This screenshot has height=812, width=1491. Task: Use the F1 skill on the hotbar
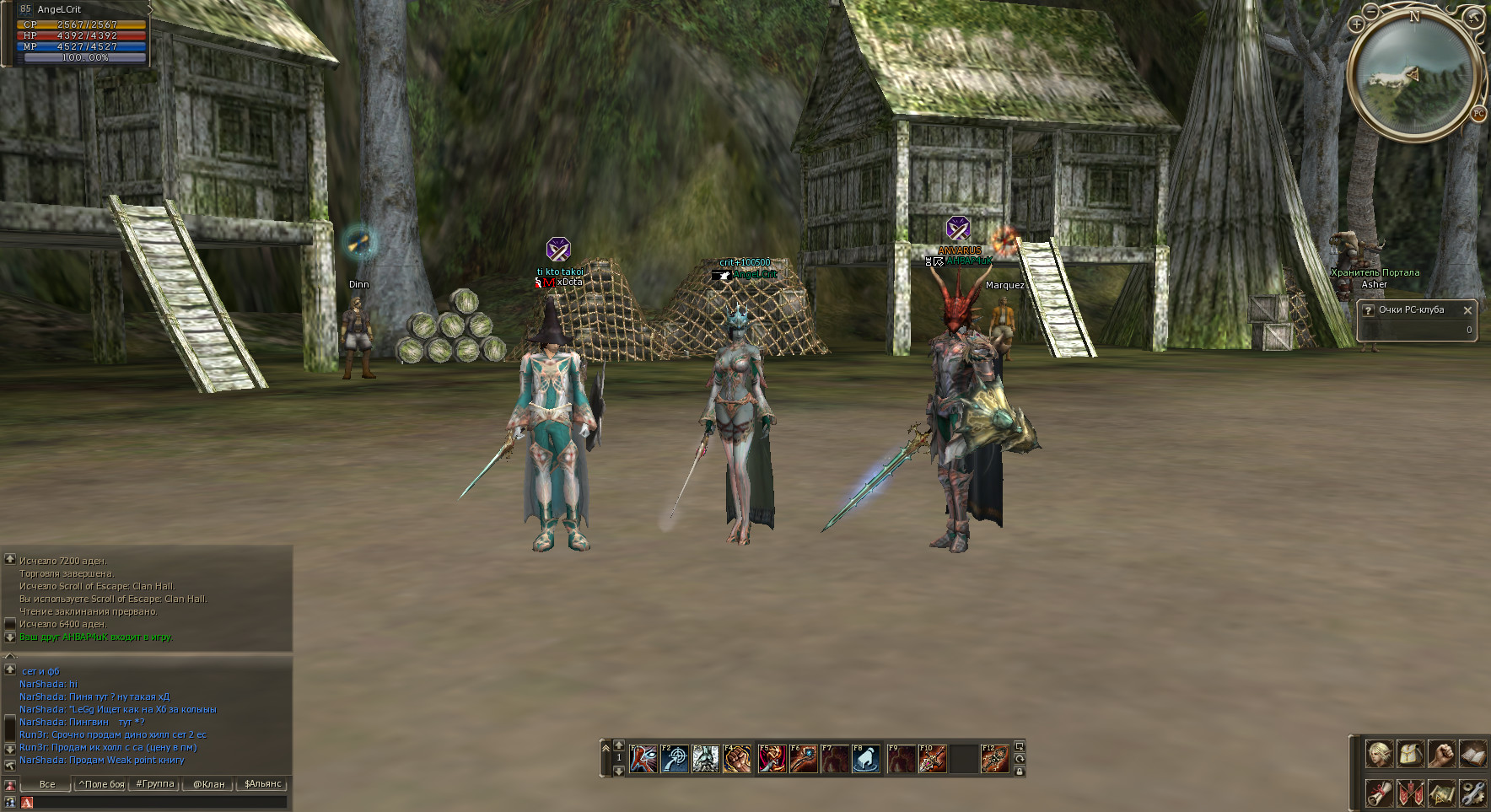(x=643, y=759)
